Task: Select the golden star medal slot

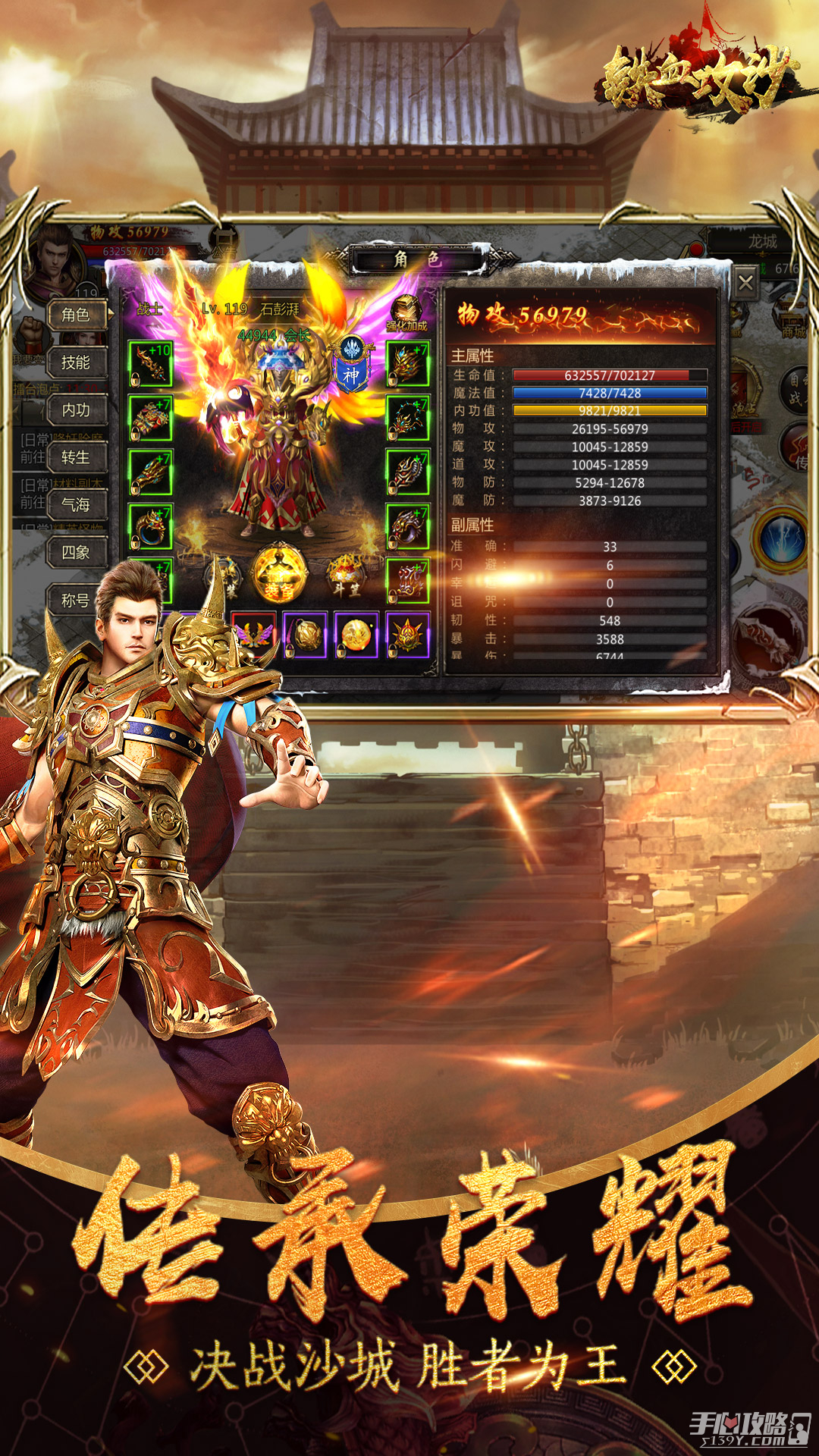Action: [x=408, y=635]
